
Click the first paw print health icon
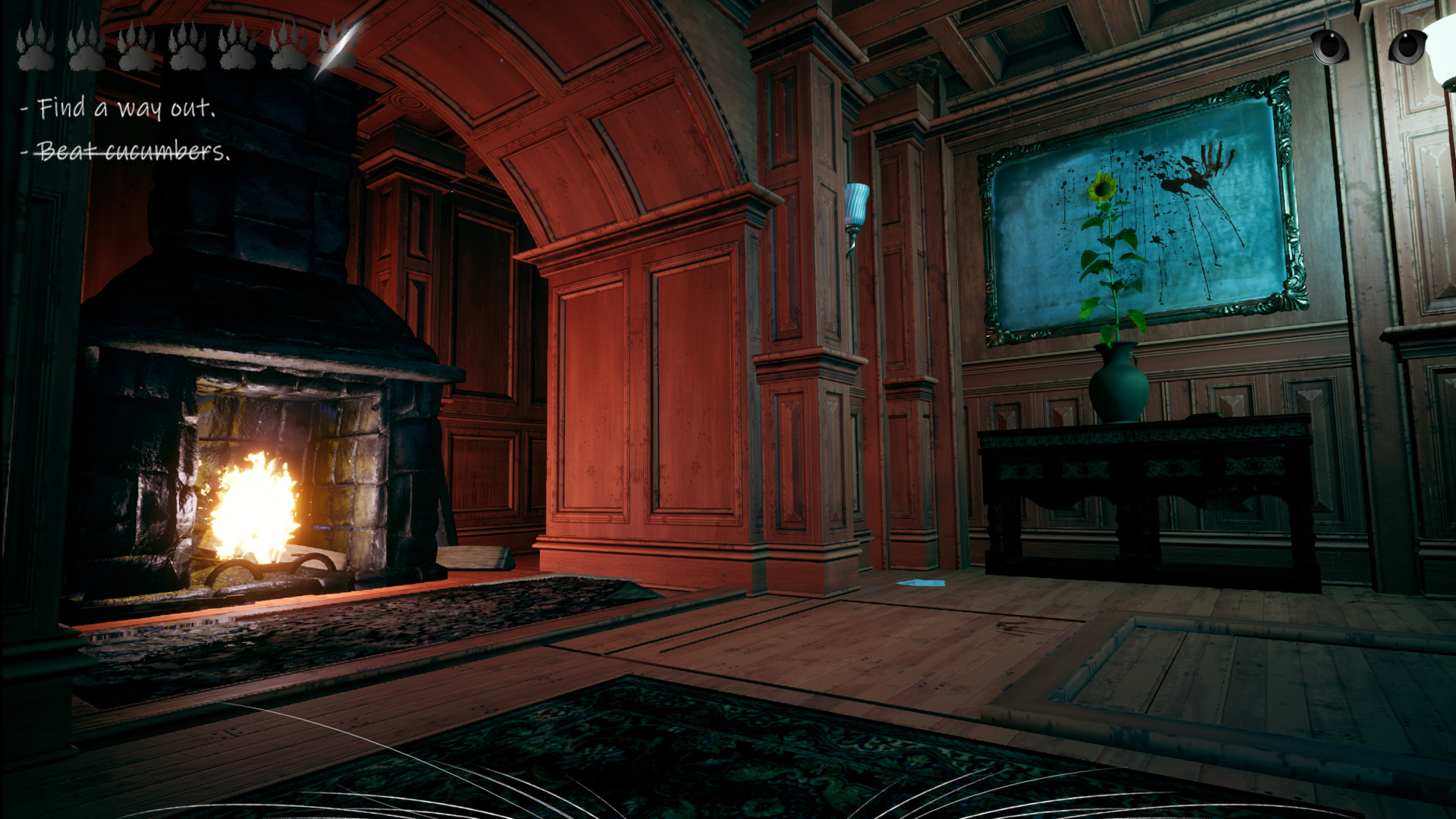[35, 47]
